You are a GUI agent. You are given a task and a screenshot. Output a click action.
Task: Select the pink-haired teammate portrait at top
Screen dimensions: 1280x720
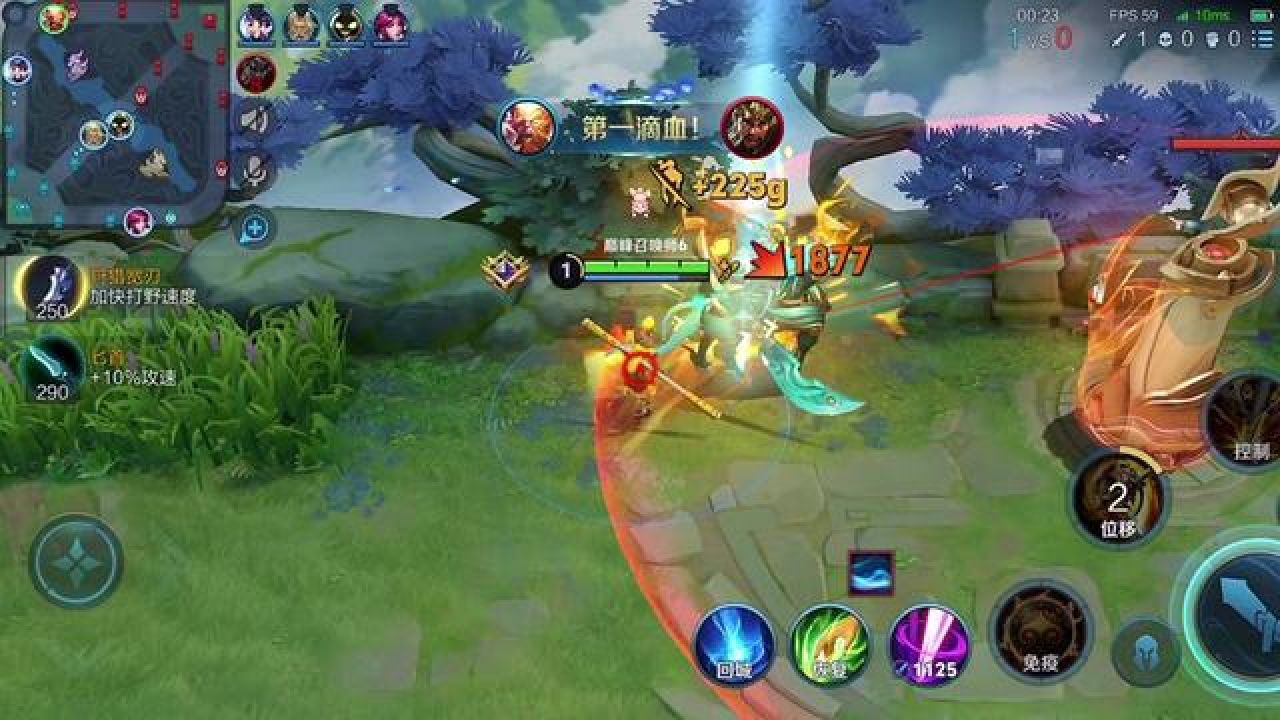[x=390, y=25]
